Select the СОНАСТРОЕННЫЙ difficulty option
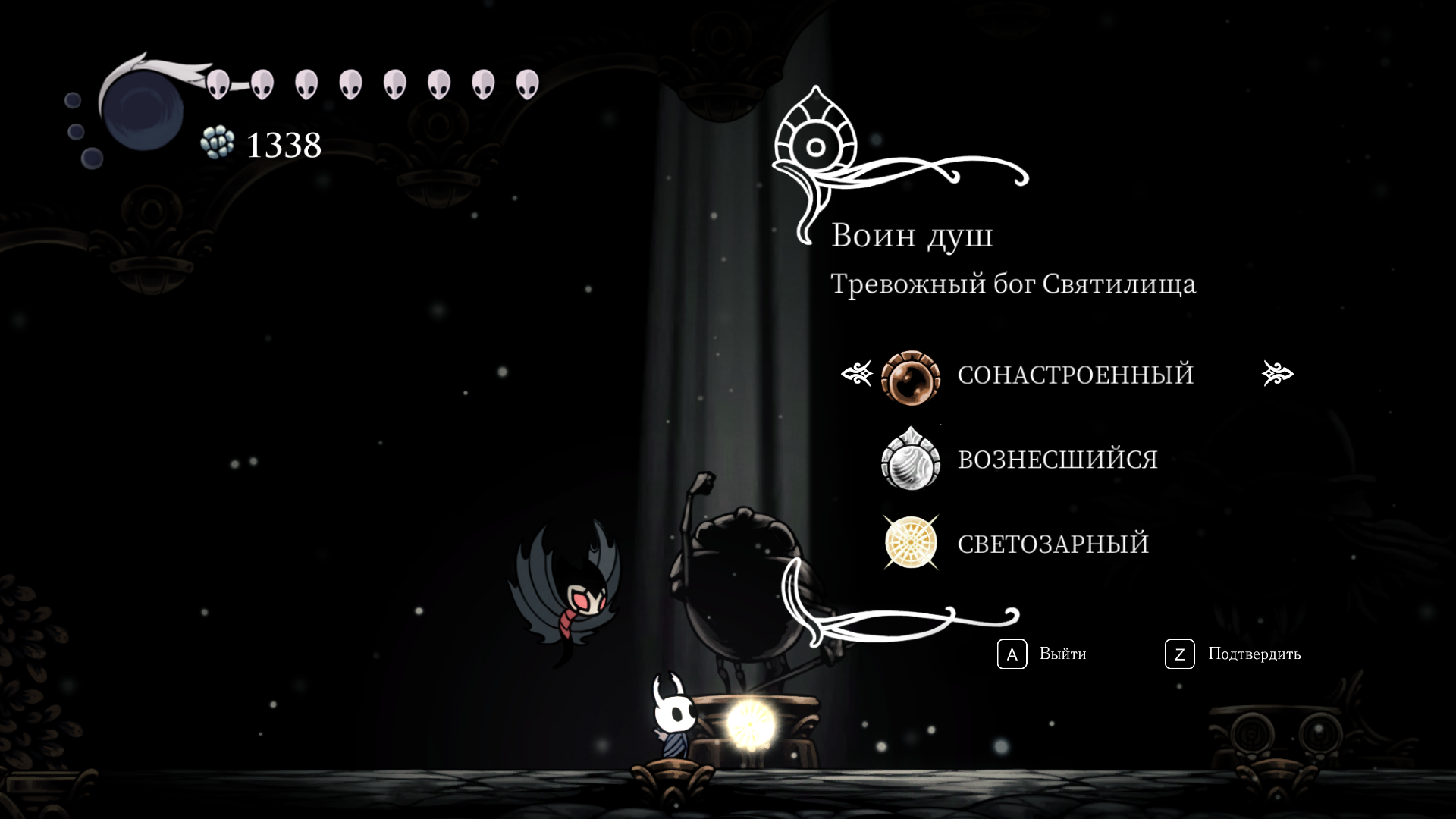Image resolution: width=1456 pixels, height=819 pixels. [1075, 375]
